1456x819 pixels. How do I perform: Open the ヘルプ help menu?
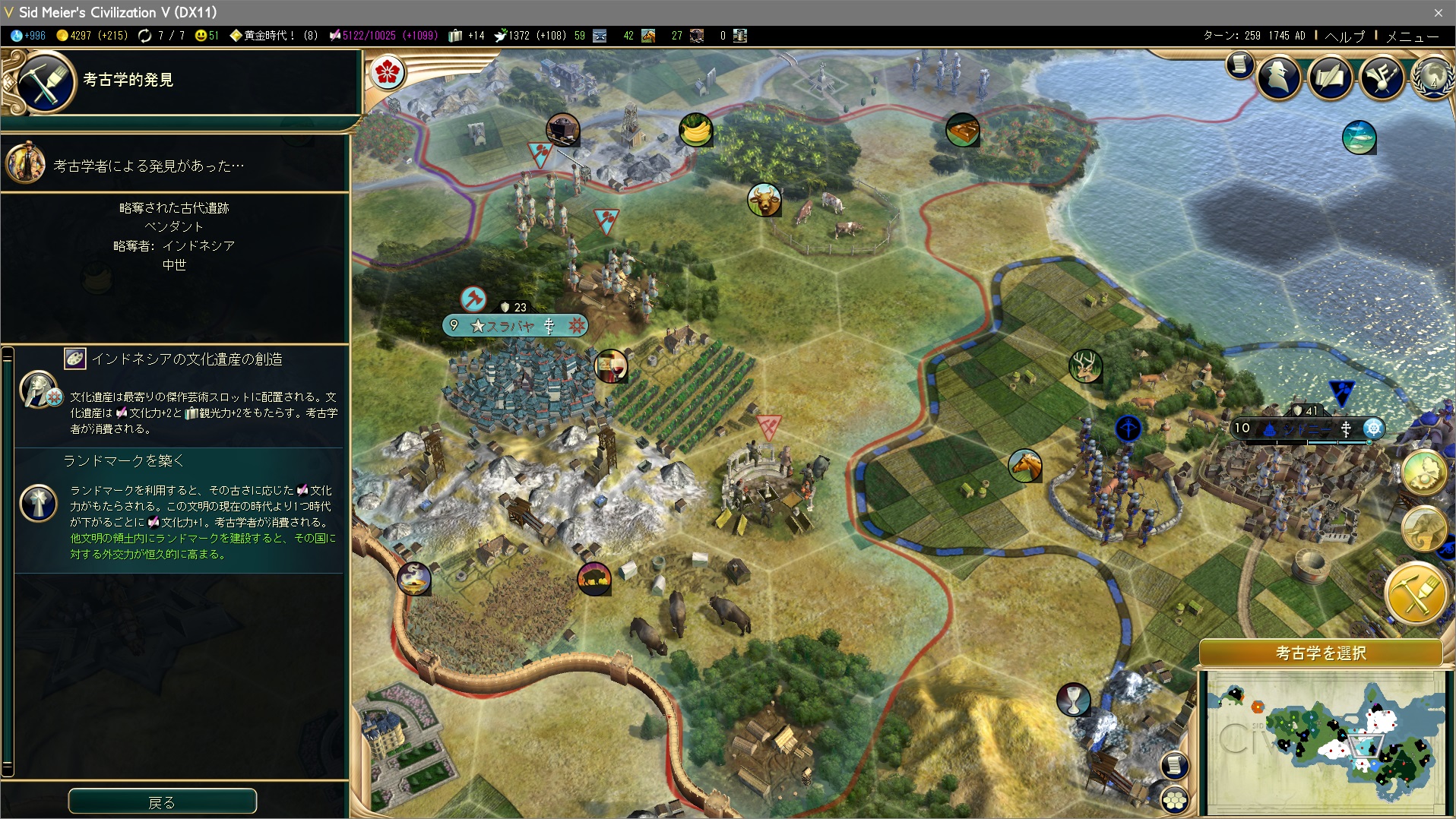[x=1344, y=36]
